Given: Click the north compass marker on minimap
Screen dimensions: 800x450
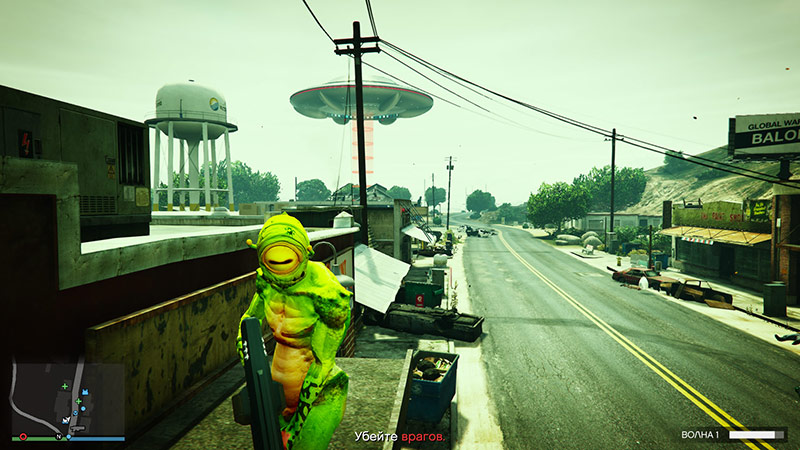Looking at the screenshot, I should [x=59, y=436].
